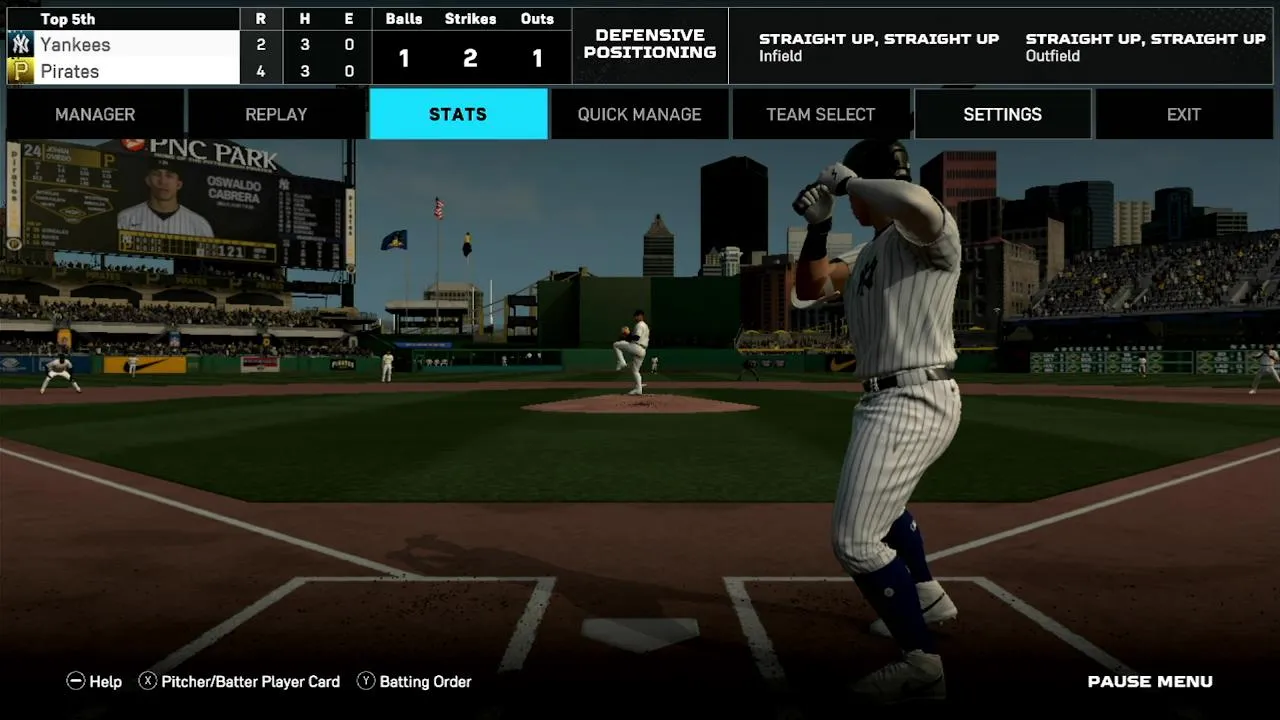1280x720 pixels.
Task: Select the Replay tab
Action: (276, 114)
